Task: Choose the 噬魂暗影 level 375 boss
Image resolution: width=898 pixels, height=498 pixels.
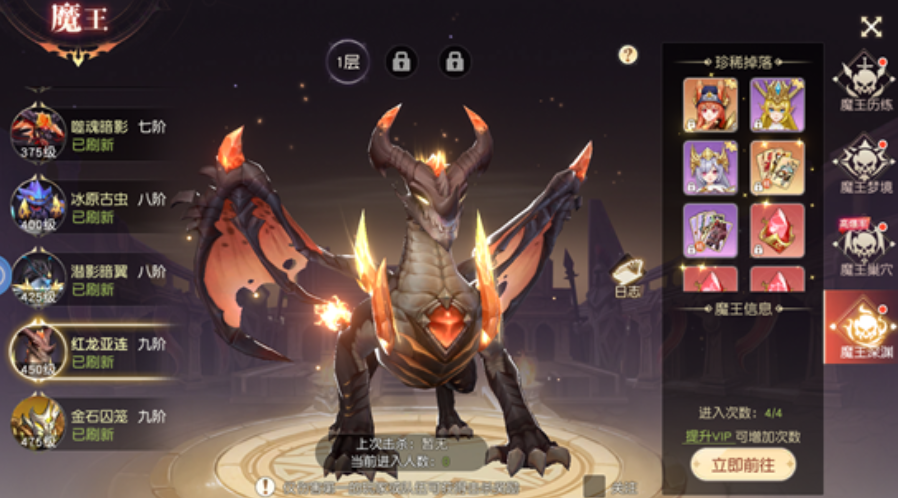Action: tap(90, 135)
